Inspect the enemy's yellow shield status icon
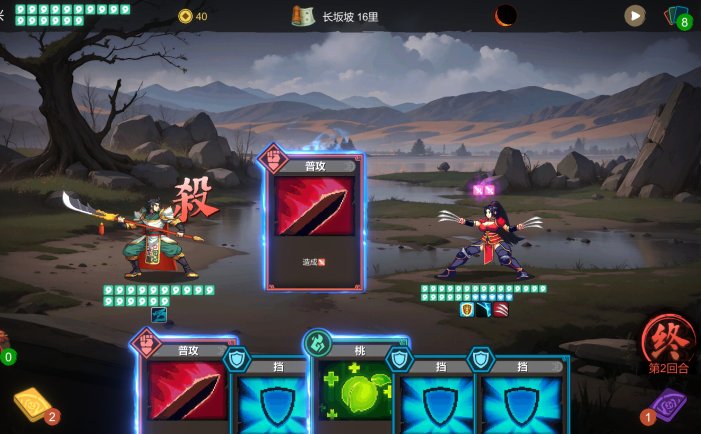Image resolution: width=701 pixels, height=434 pixels. pyautogui.click(x=466, y=309)
